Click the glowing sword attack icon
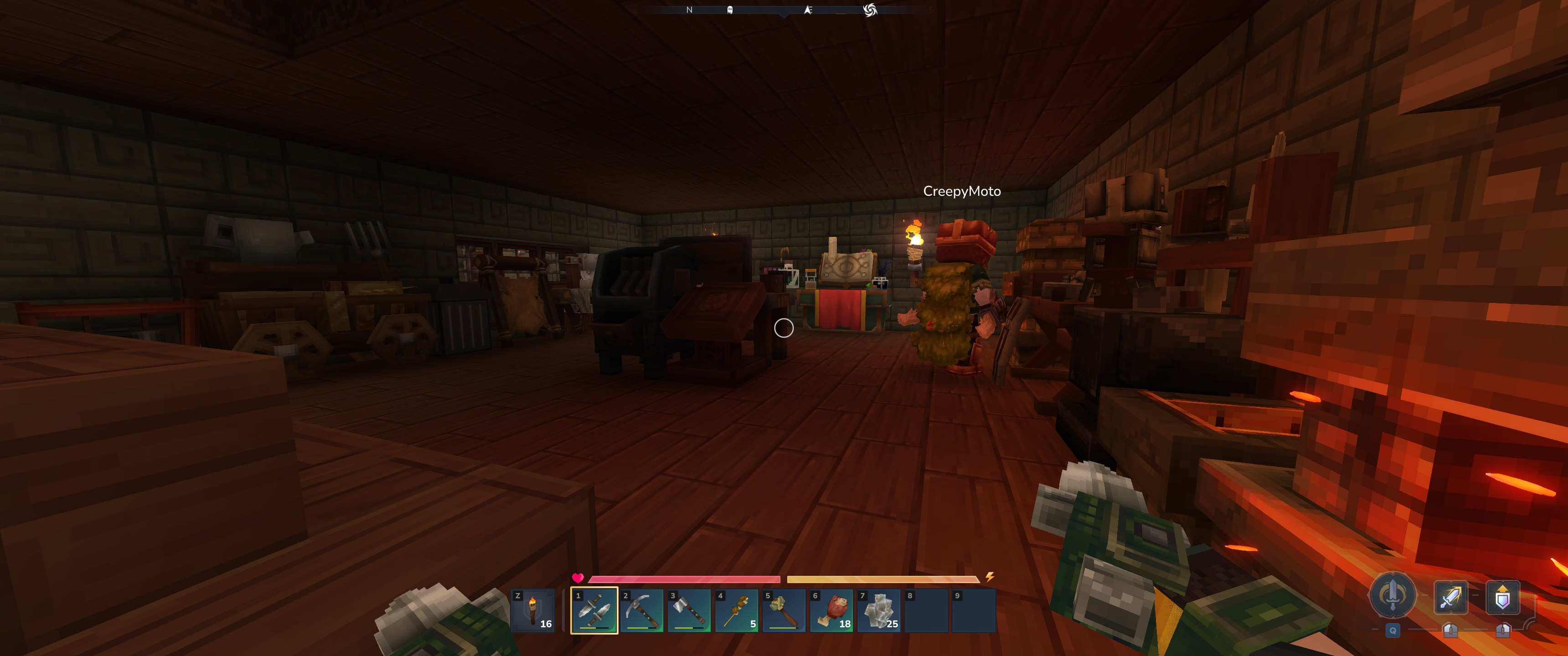This screenshot has width=1568, height=656. click(1450, 596)
